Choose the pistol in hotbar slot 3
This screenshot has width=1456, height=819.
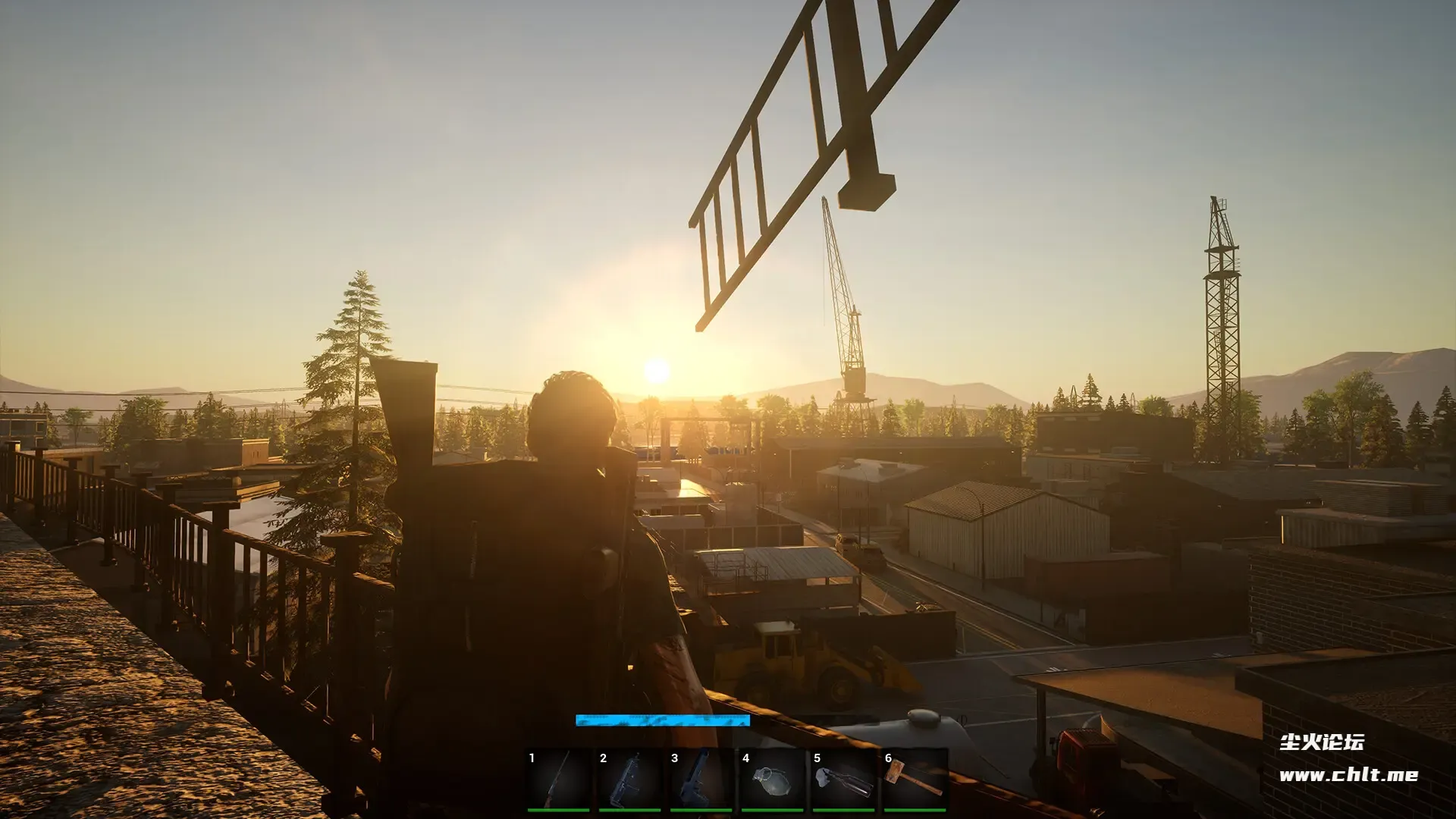[x=701, y=780]
